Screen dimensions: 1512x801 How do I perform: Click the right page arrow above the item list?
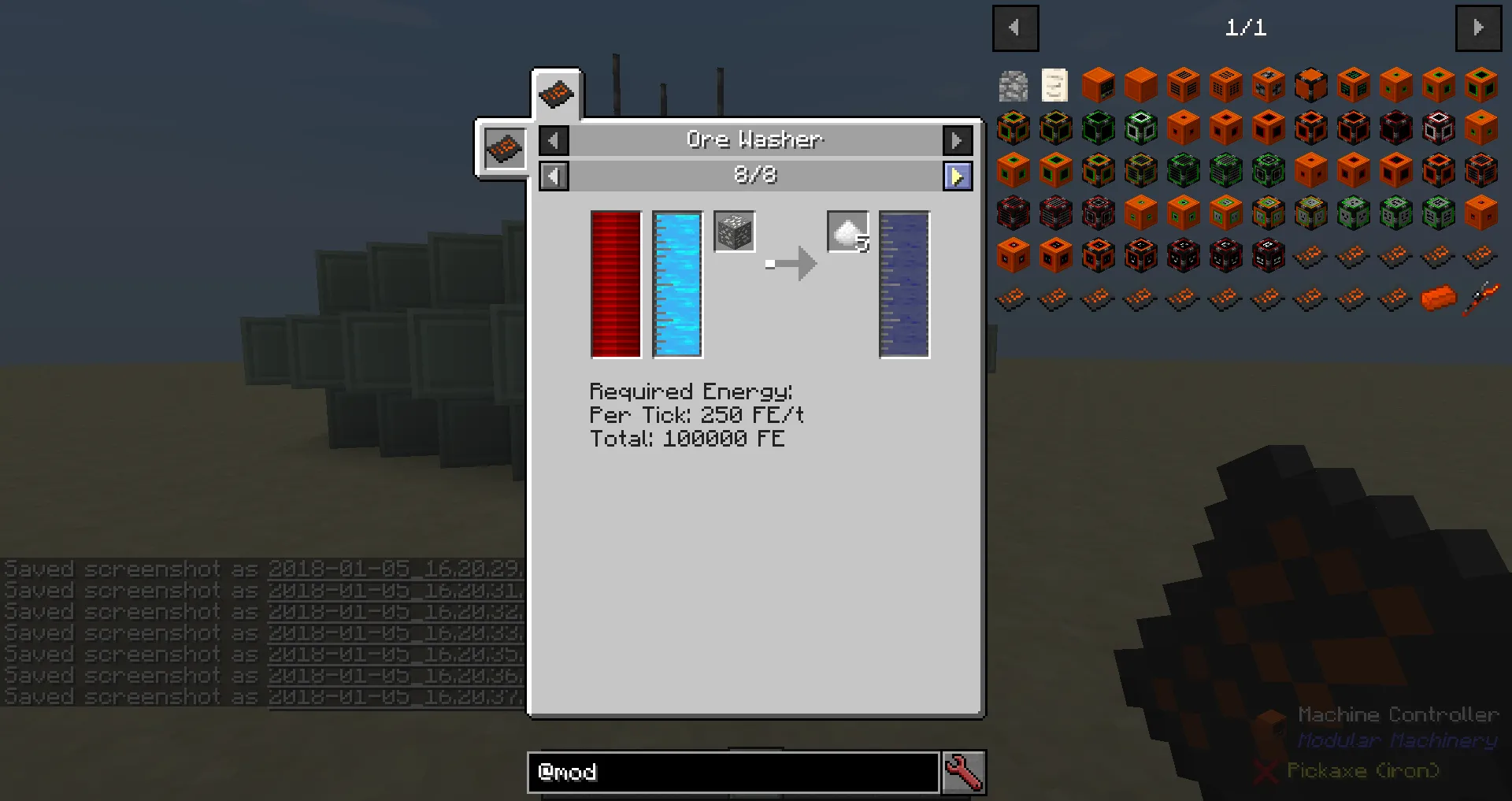1479,28
